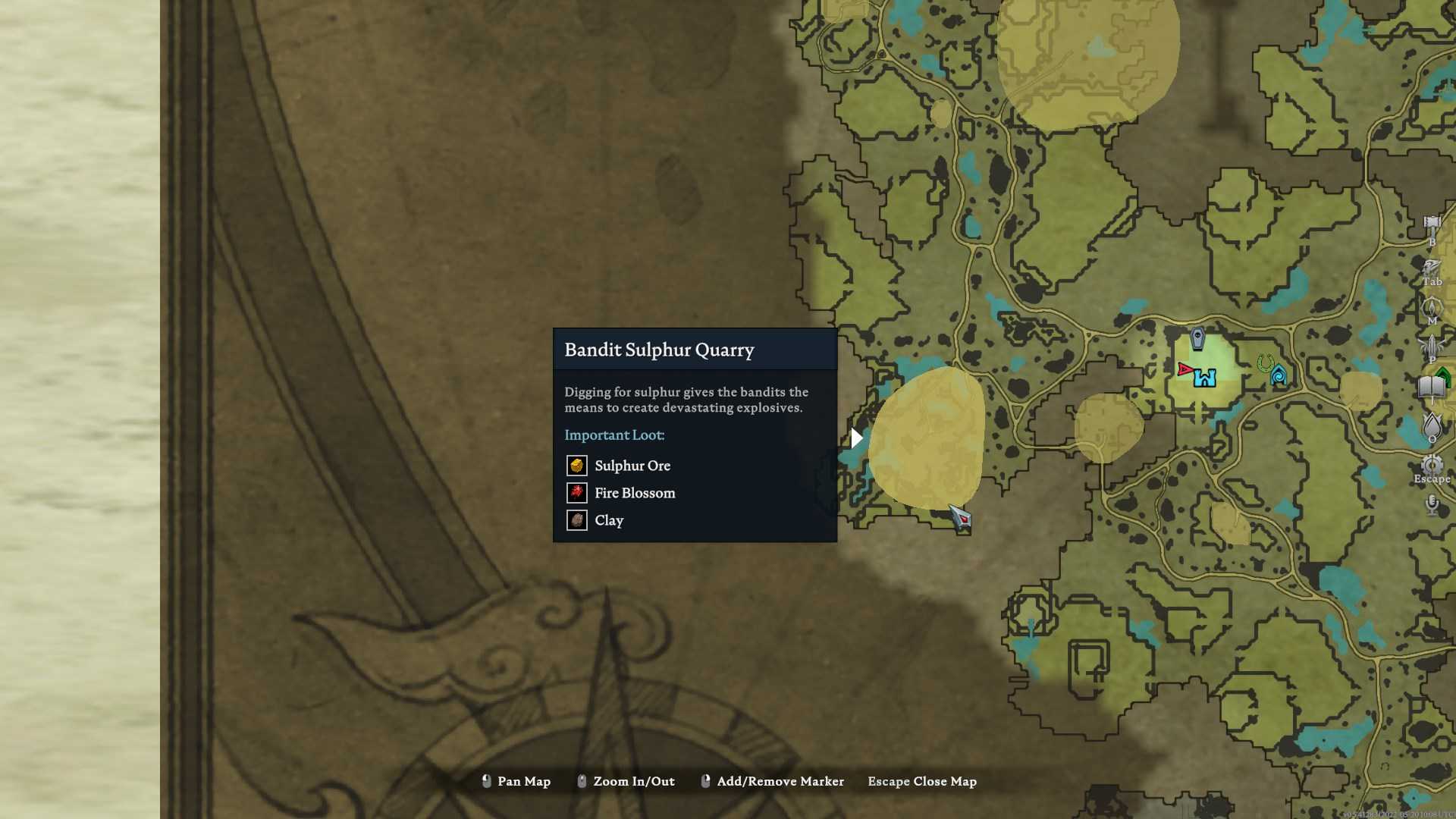This screenshot has height=819, width=1456.
Task: Toggle the microphone voice icon
Action: tap(1432, 504)
